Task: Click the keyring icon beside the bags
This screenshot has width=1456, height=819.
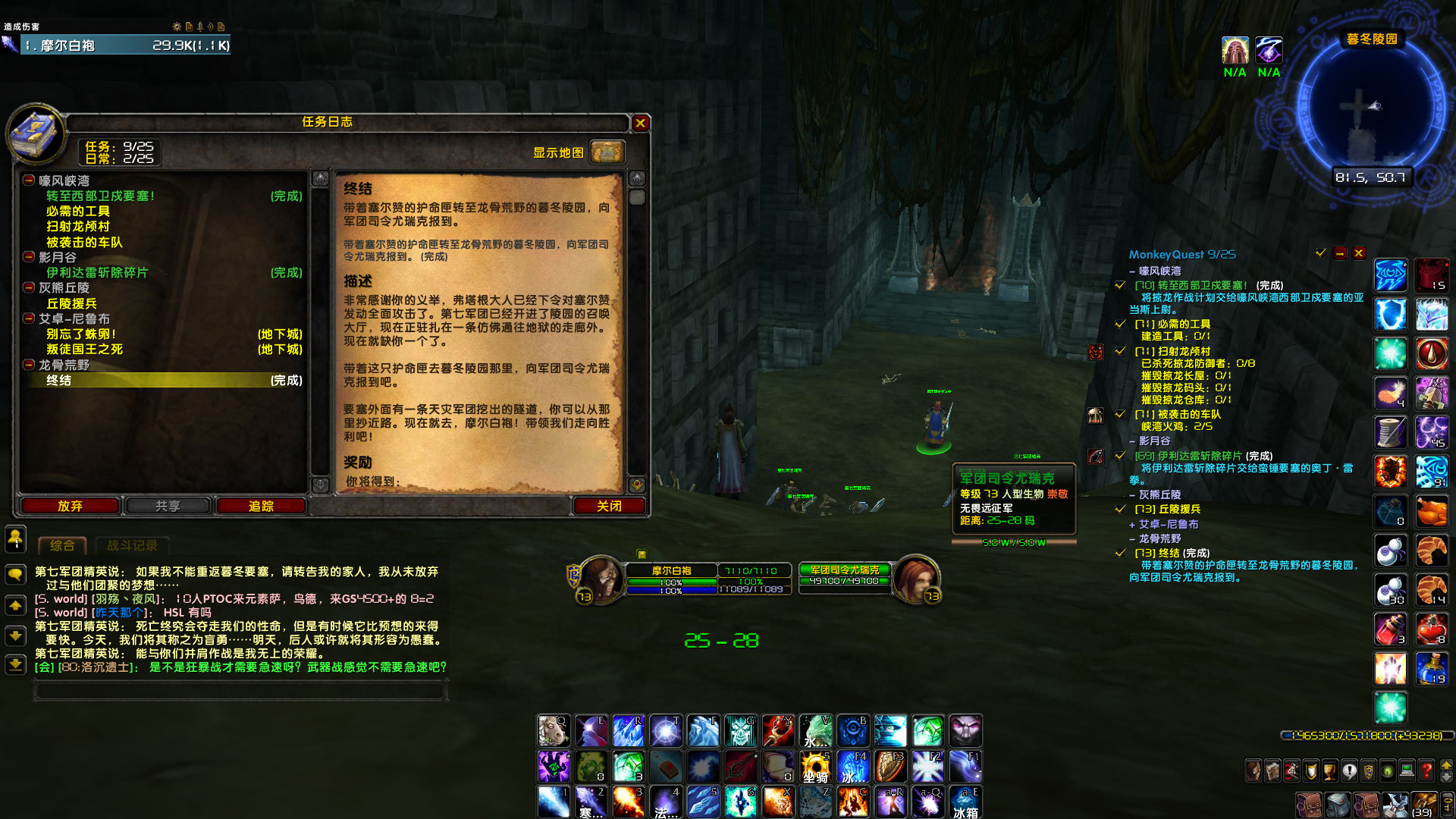Action: point(1448,805)
